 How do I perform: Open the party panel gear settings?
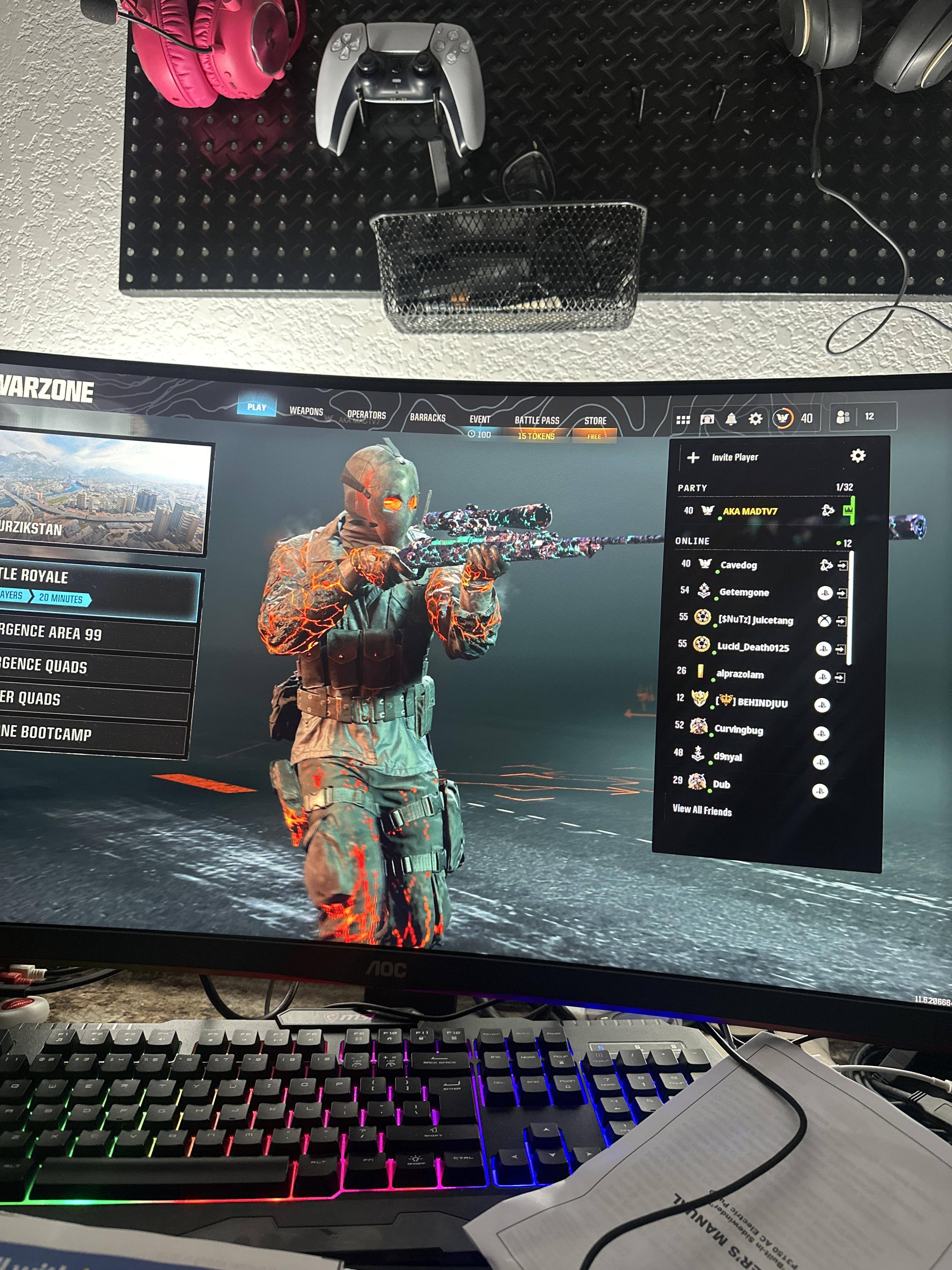857,456
